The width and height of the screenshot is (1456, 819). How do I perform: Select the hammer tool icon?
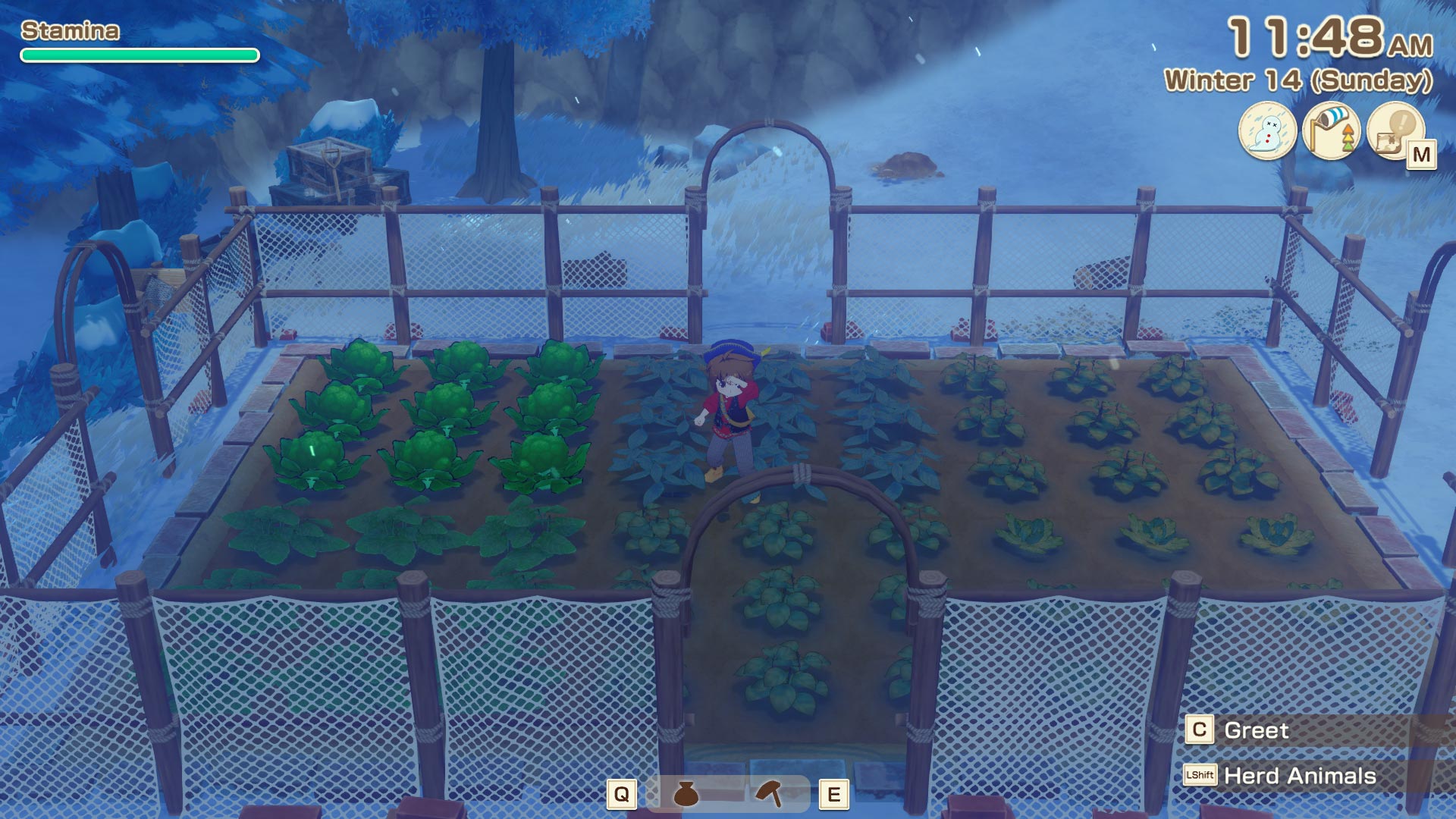click(x=769, y=793)
